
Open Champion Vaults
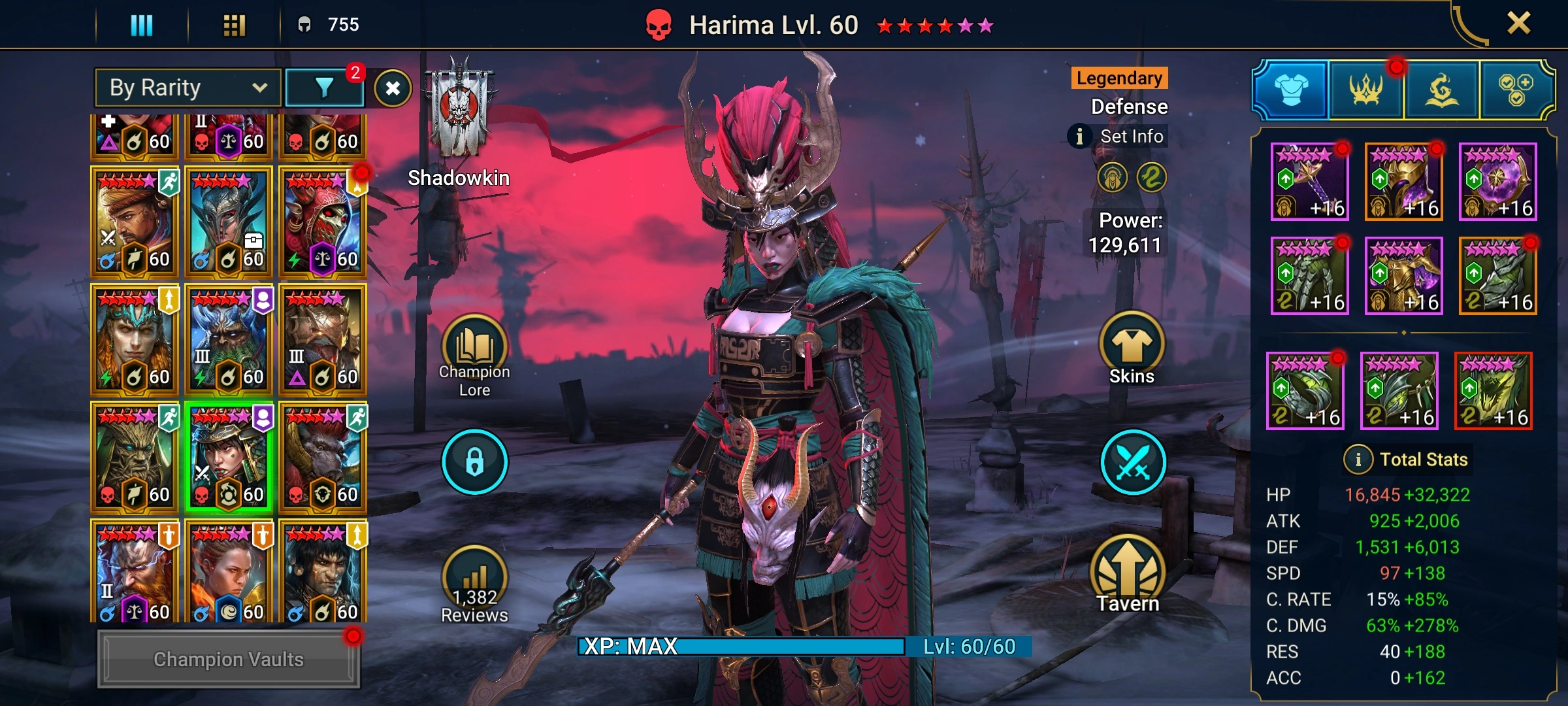pos(228,659)
